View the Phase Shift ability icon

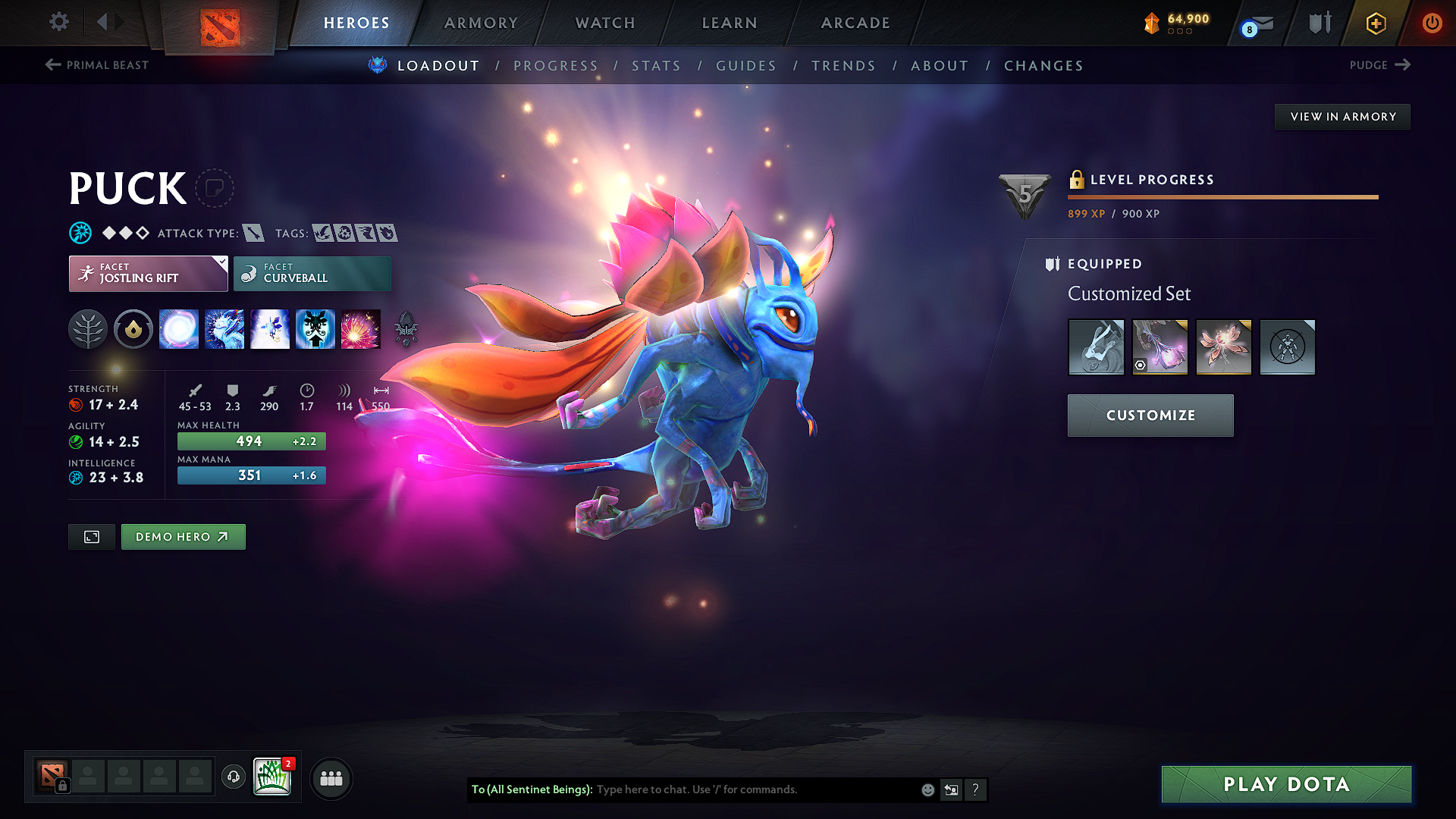[x=270, y=328]
